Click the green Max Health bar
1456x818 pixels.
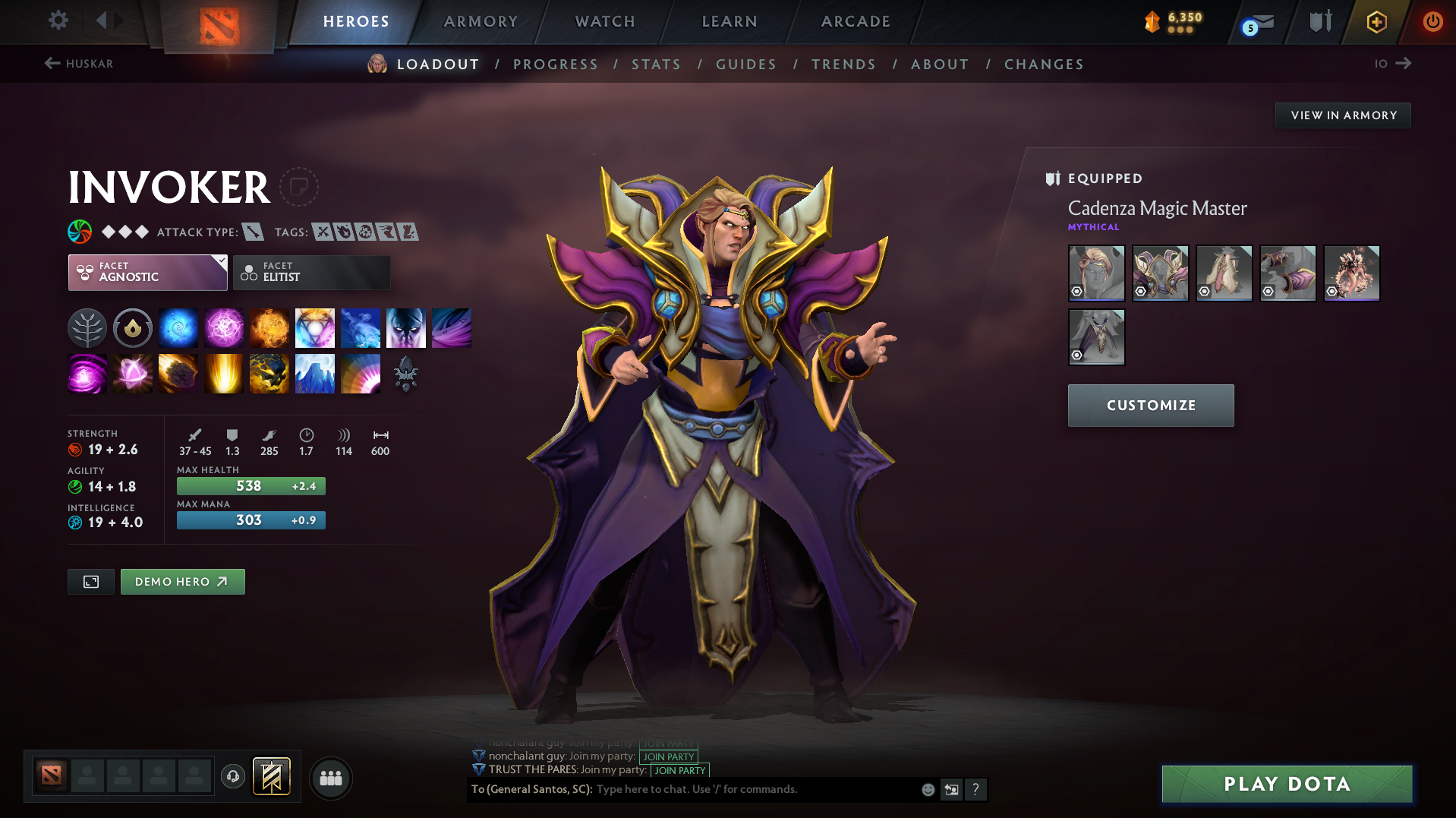251,485
